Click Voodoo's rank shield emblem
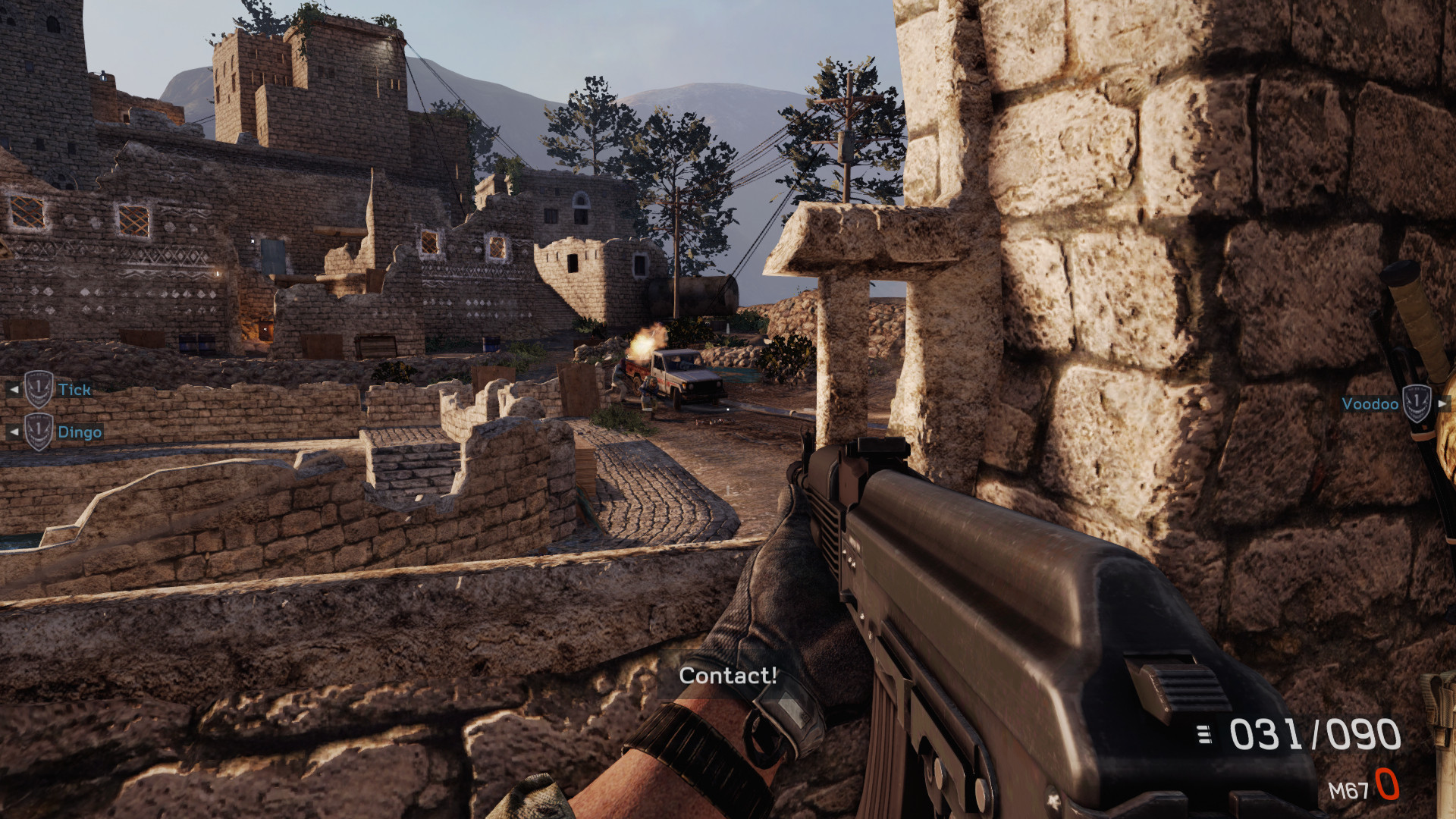The height and width of the screenshot is (819, 1456). coord(1415,403)
